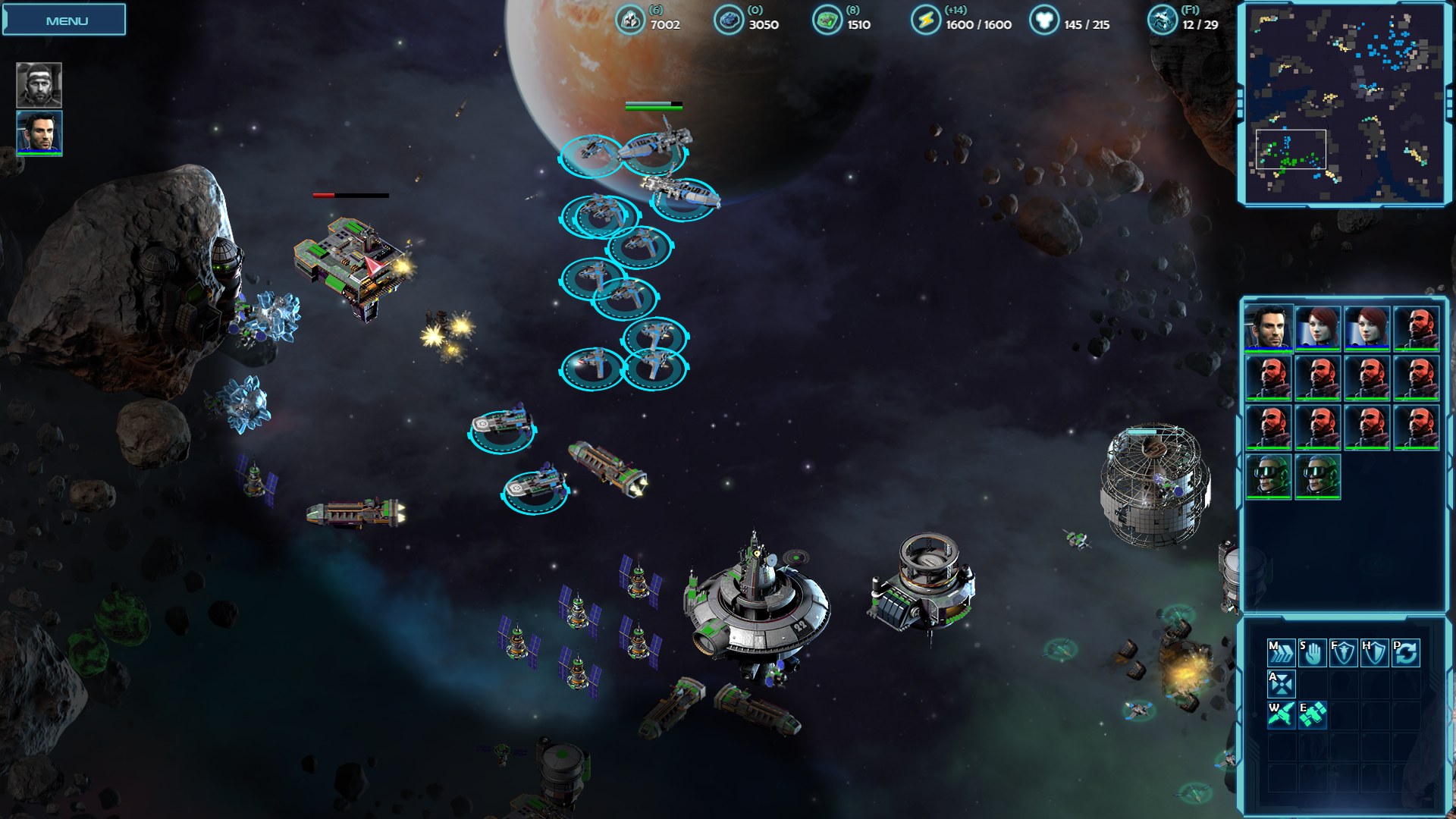This screenshot has width=1456, height=819.
Task: Open the MENU button
Action: (65, 20)
